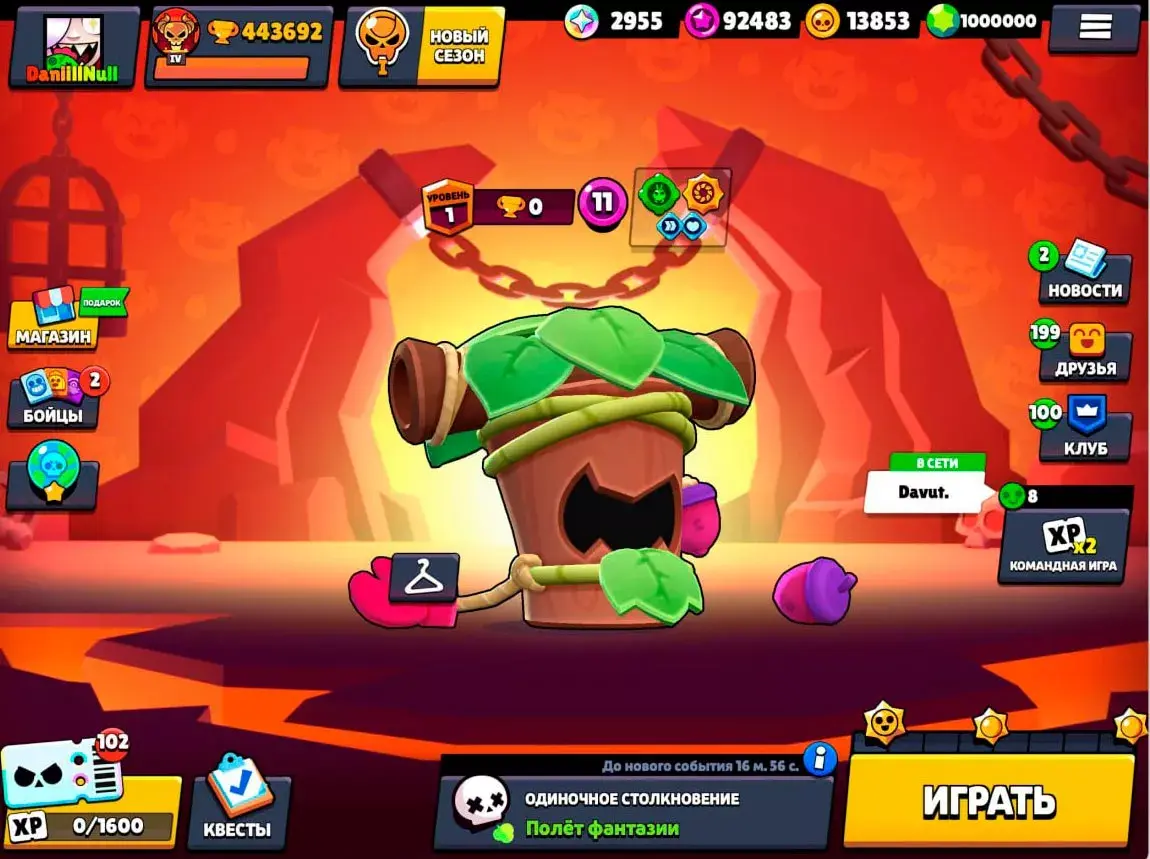
Task: Open the КОМАНДНАЯ ИГРА team game panel
Action: [x=1063, y=545]
